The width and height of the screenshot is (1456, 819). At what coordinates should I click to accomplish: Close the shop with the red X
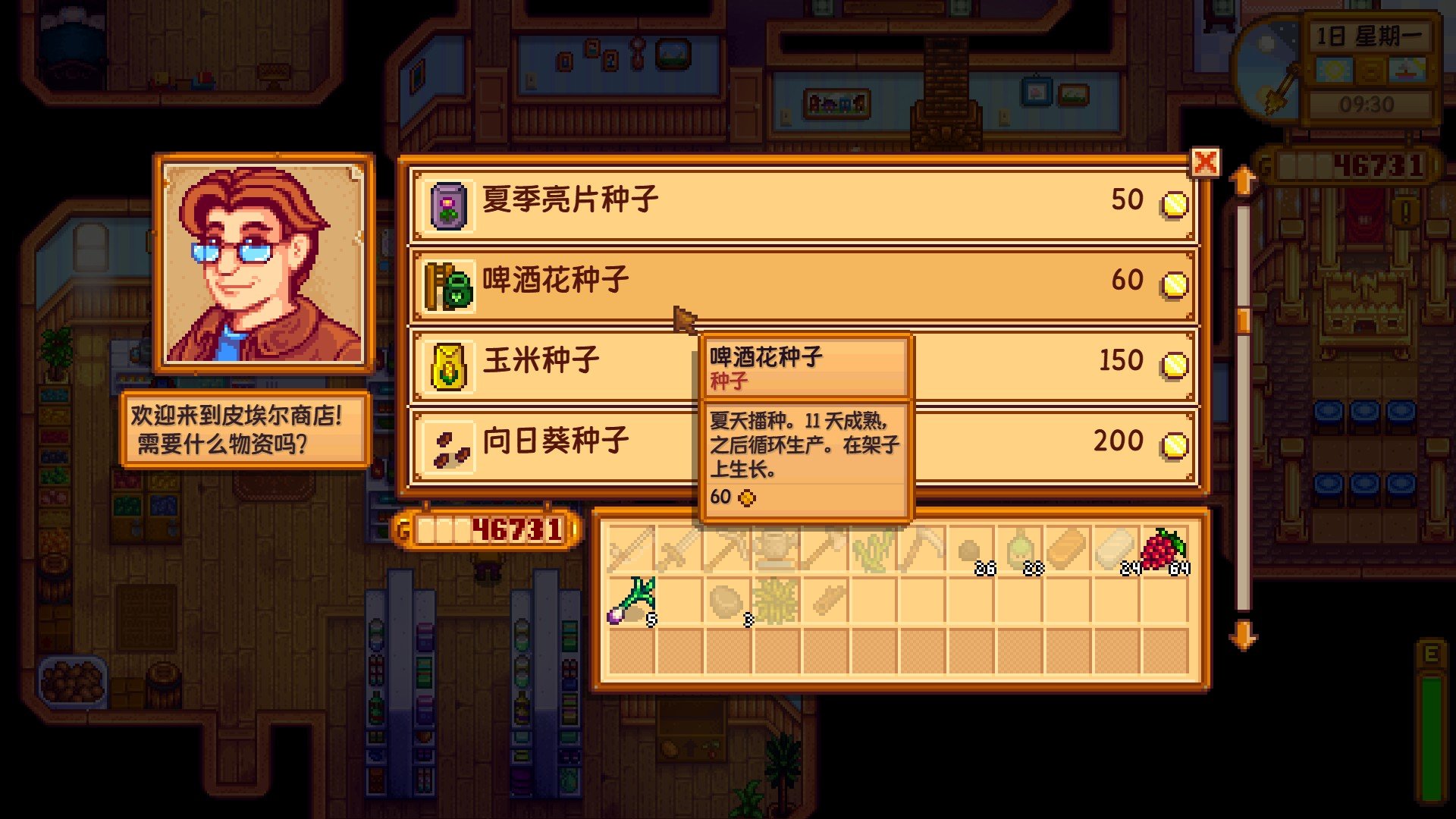(1207, 160)
